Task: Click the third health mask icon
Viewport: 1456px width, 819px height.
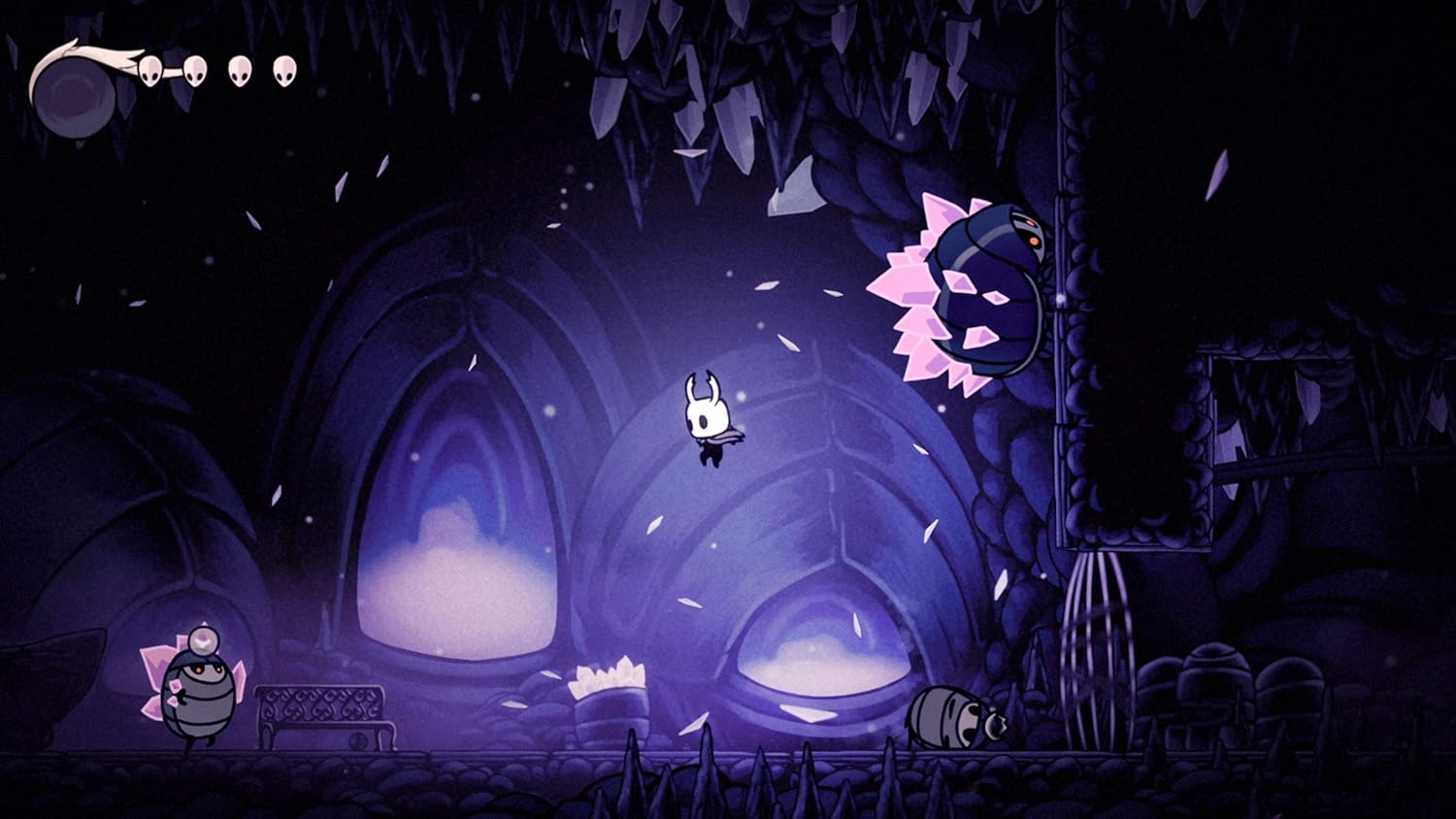Action: coord(241,70)
